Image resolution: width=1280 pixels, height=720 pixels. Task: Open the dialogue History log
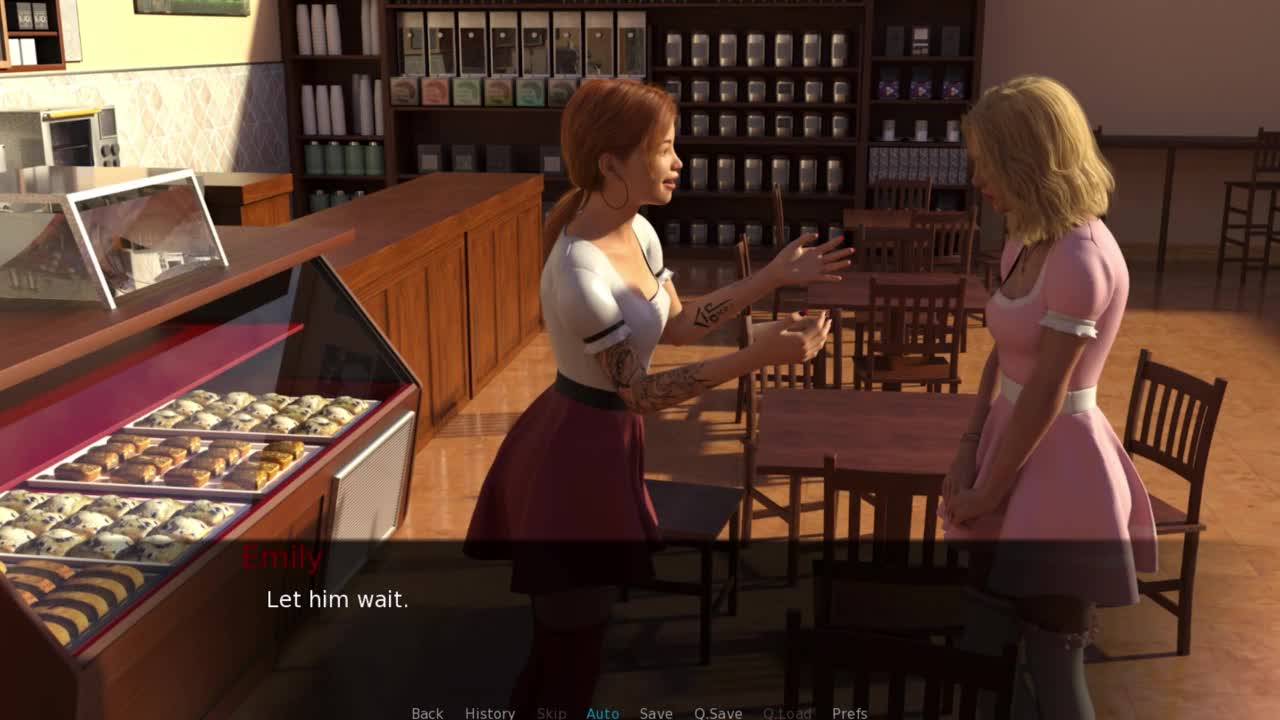click(490, 713)
